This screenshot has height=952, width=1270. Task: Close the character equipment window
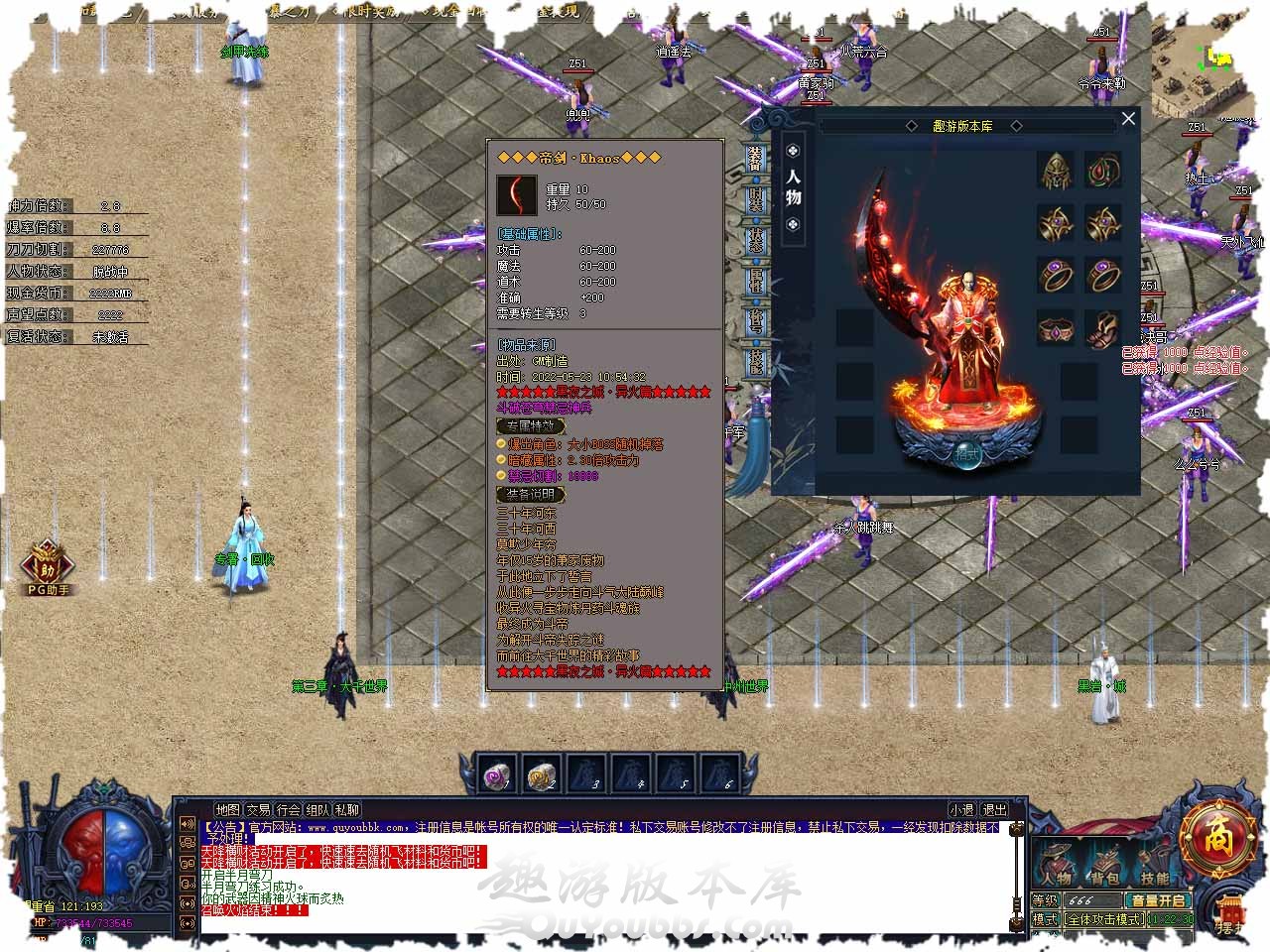point(1128,119)
